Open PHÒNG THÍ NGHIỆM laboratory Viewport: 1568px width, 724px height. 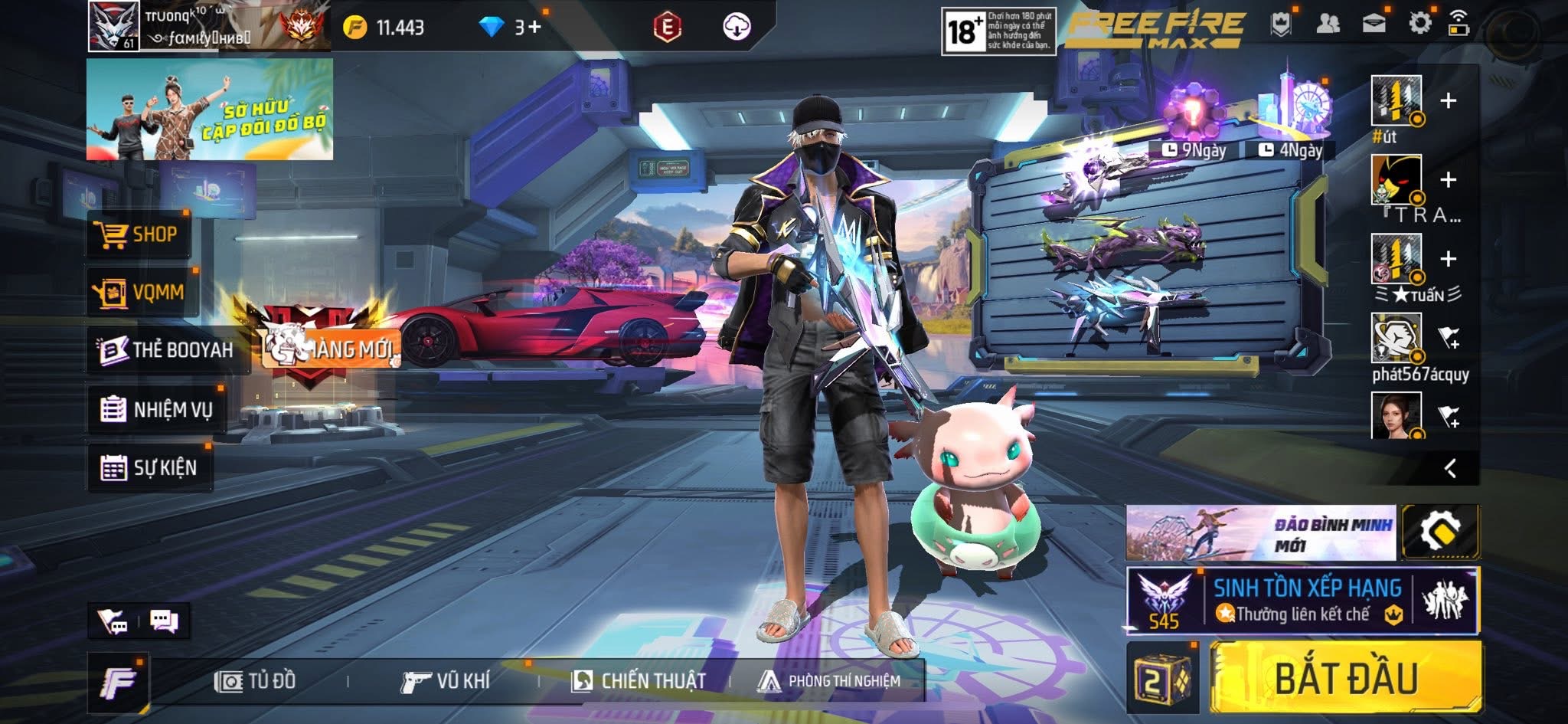[x=828, y=681]
